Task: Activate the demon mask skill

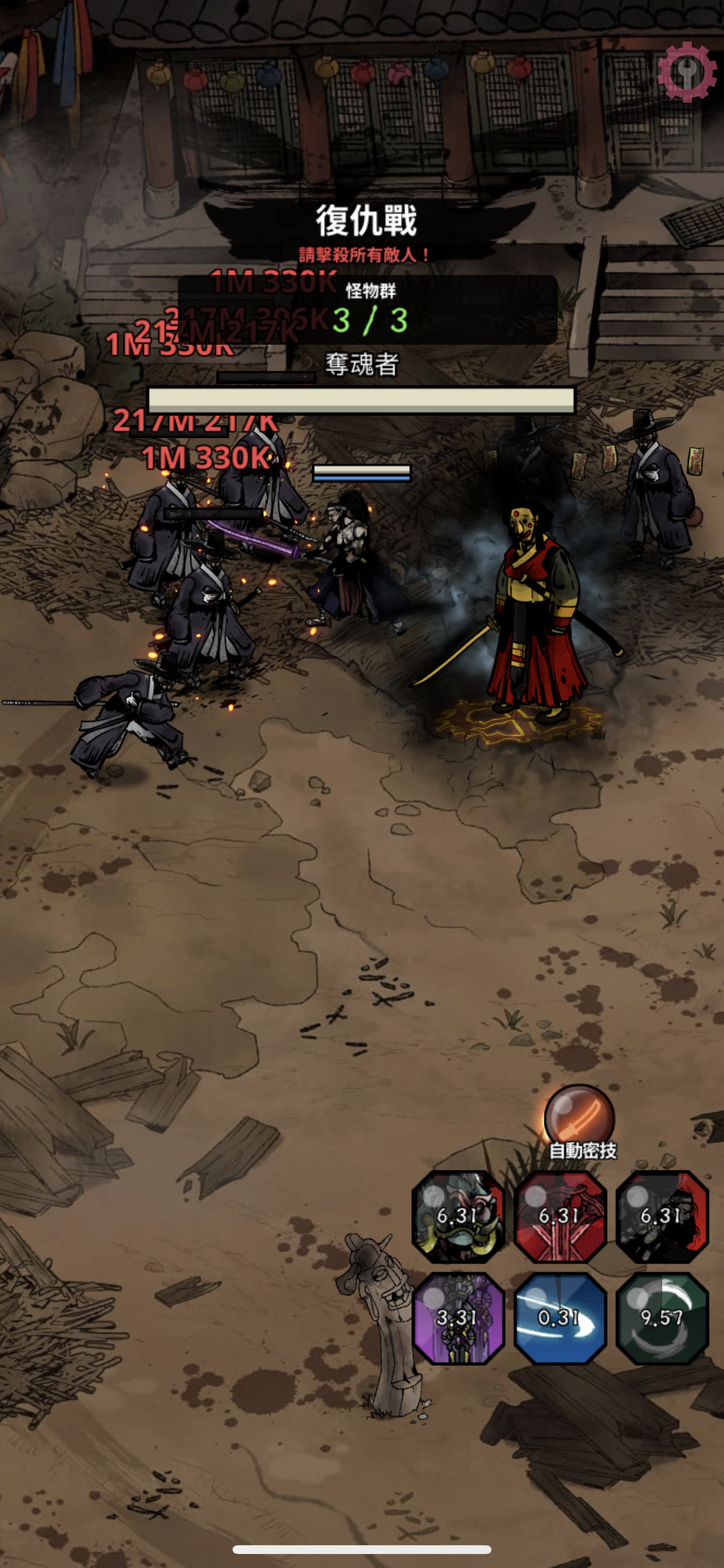Action: point(458,1217)
